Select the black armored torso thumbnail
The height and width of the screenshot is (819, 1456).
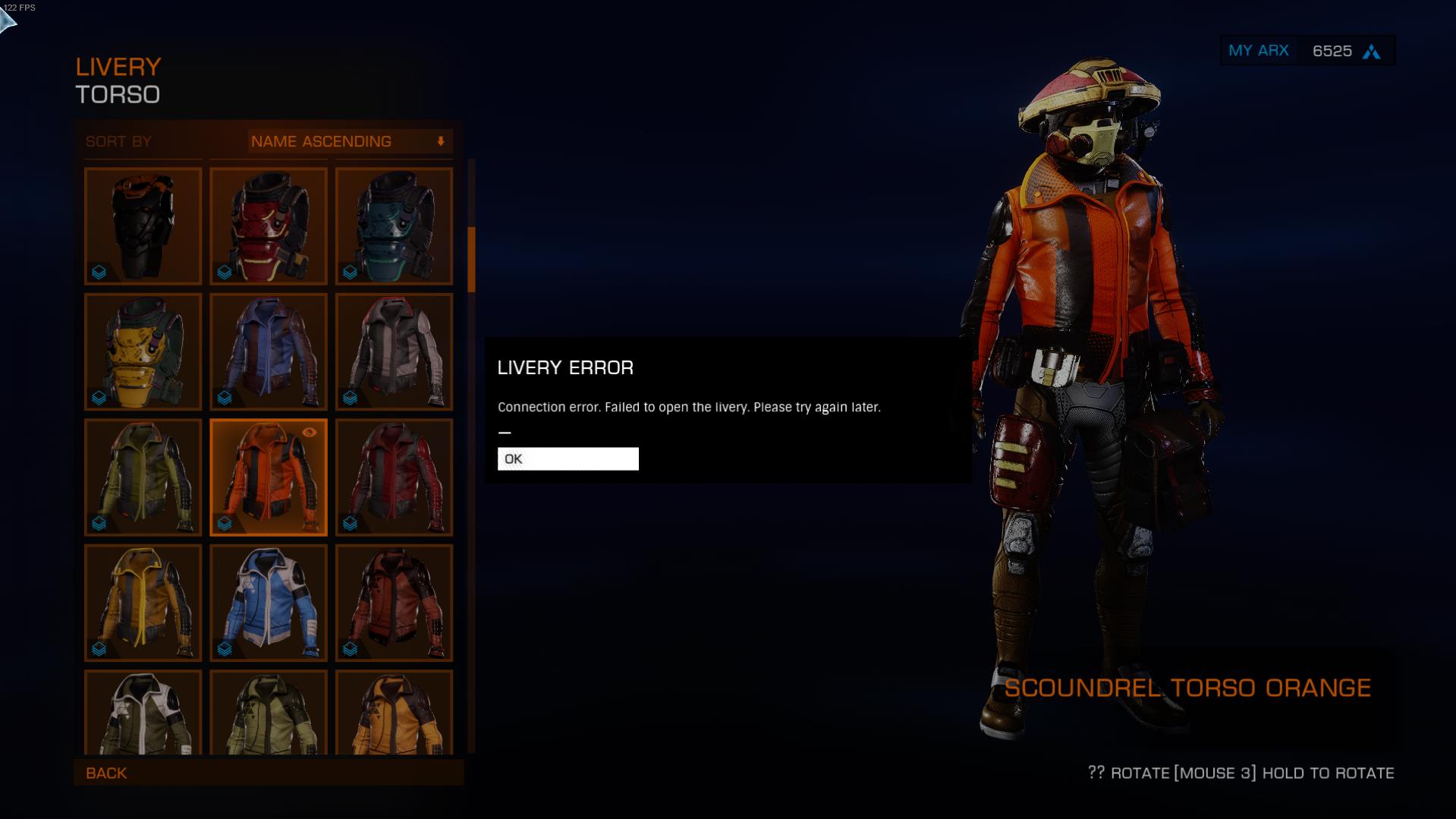(143, 226)
